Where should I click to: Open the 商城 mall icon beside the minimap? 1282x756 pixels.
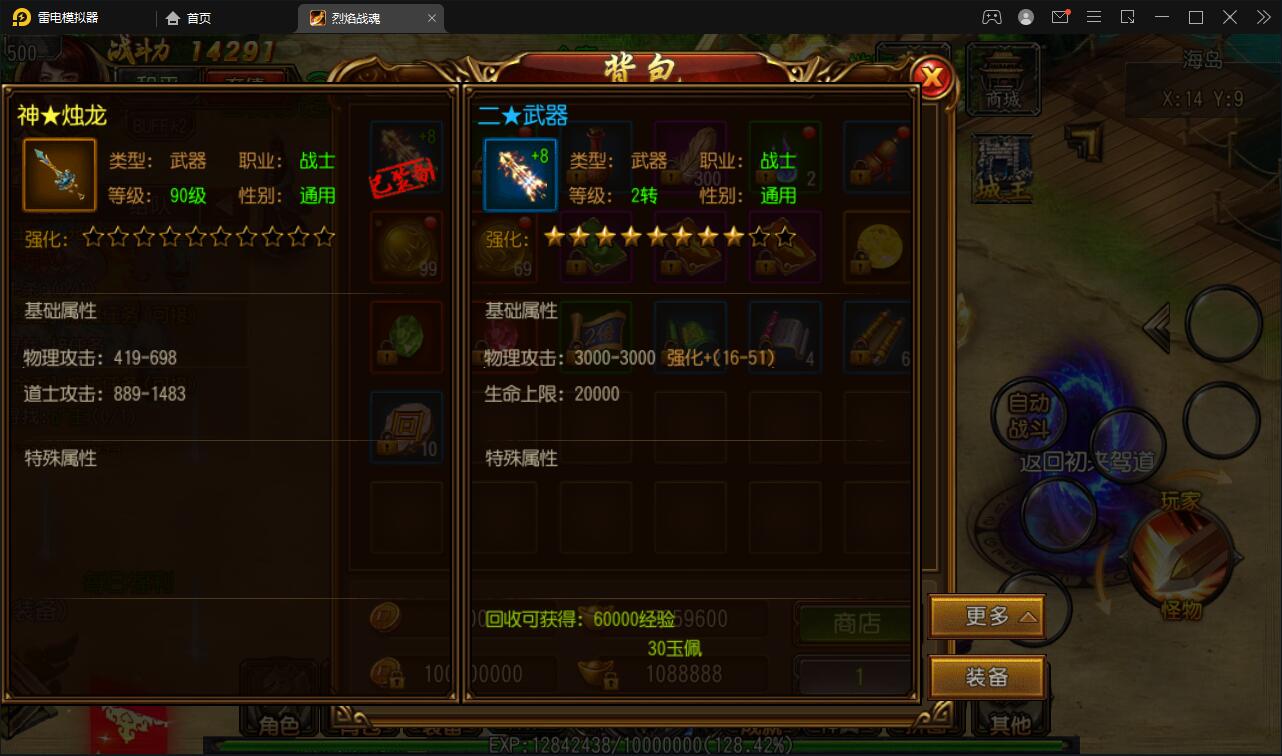[x=1003, y=80]
